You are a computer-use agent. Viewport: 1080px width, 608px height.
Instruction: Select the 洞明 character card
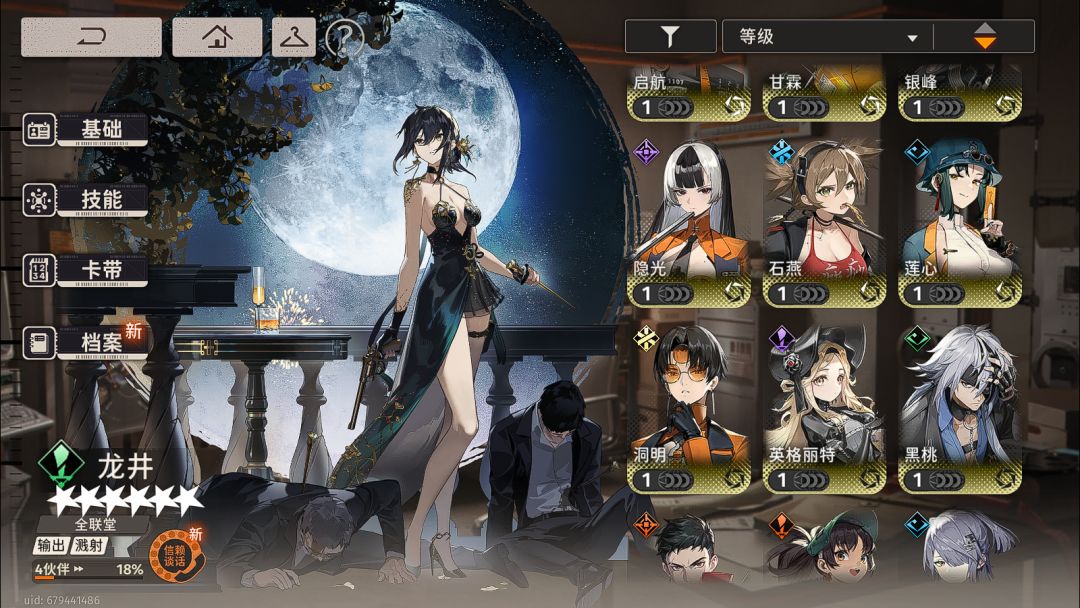[688, 412]
